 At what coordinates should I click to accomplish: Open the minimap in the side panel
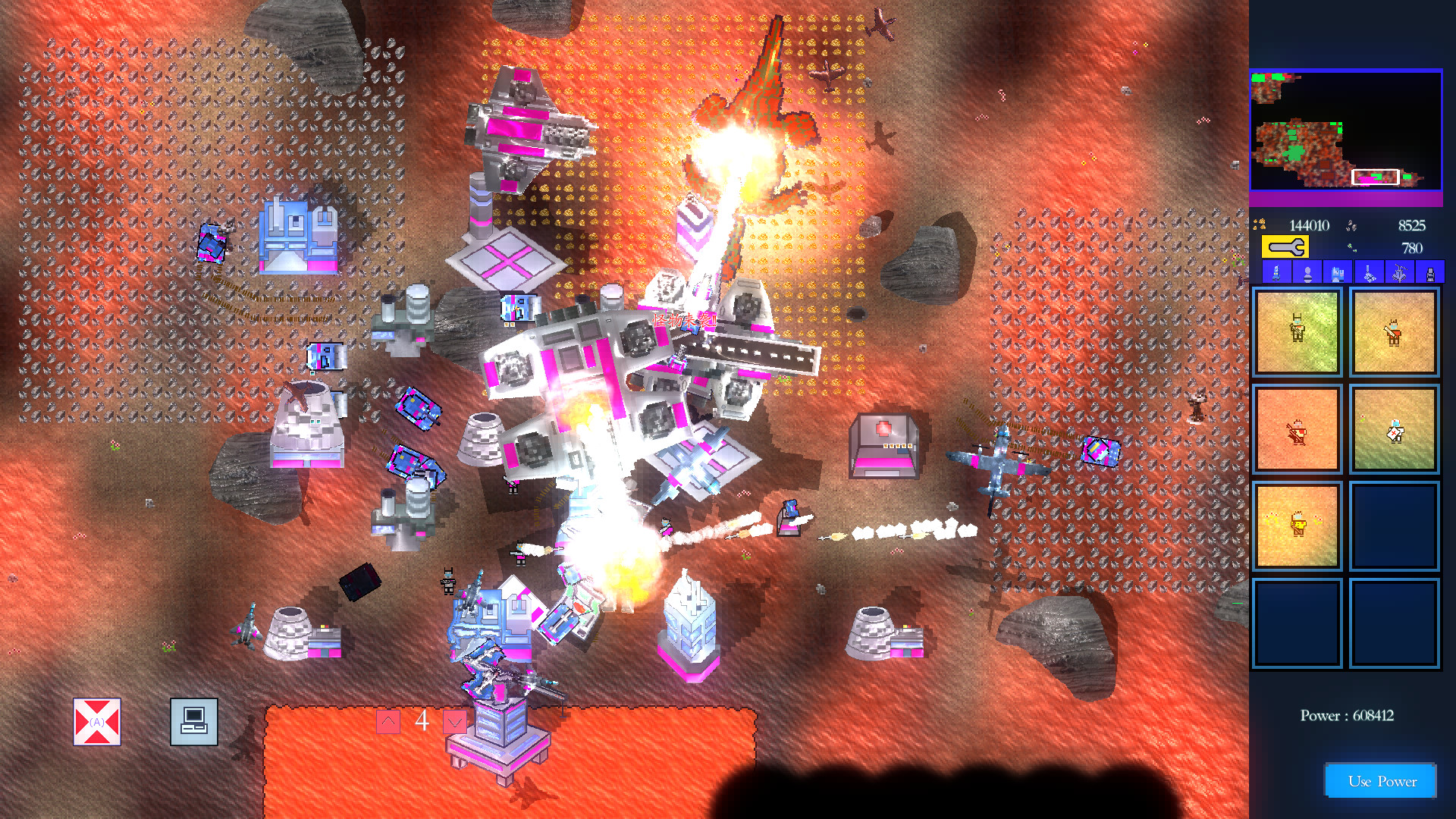(1345, 130)
